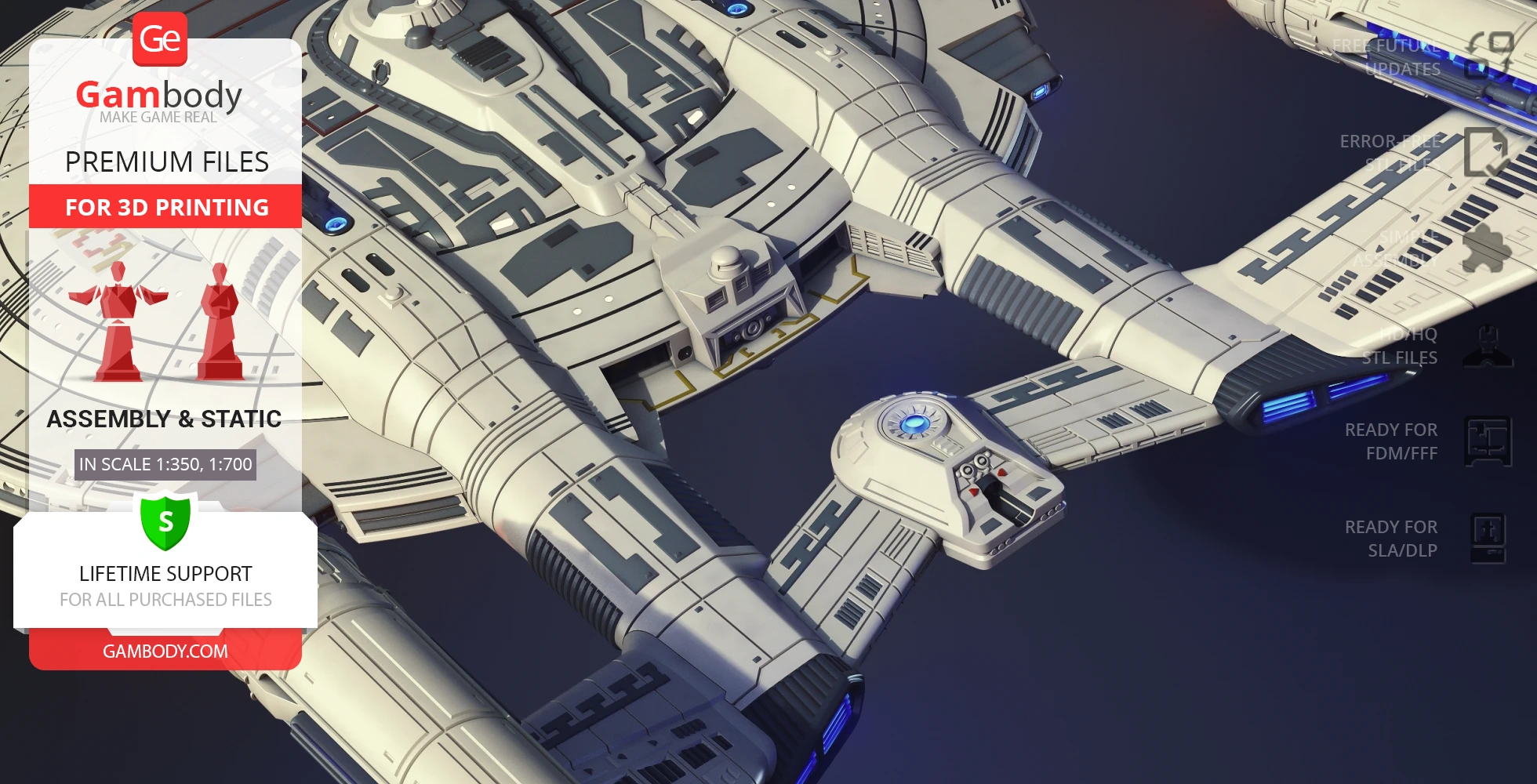Click the red Ge logo badge
The image size is (1537, 784).
160,39
